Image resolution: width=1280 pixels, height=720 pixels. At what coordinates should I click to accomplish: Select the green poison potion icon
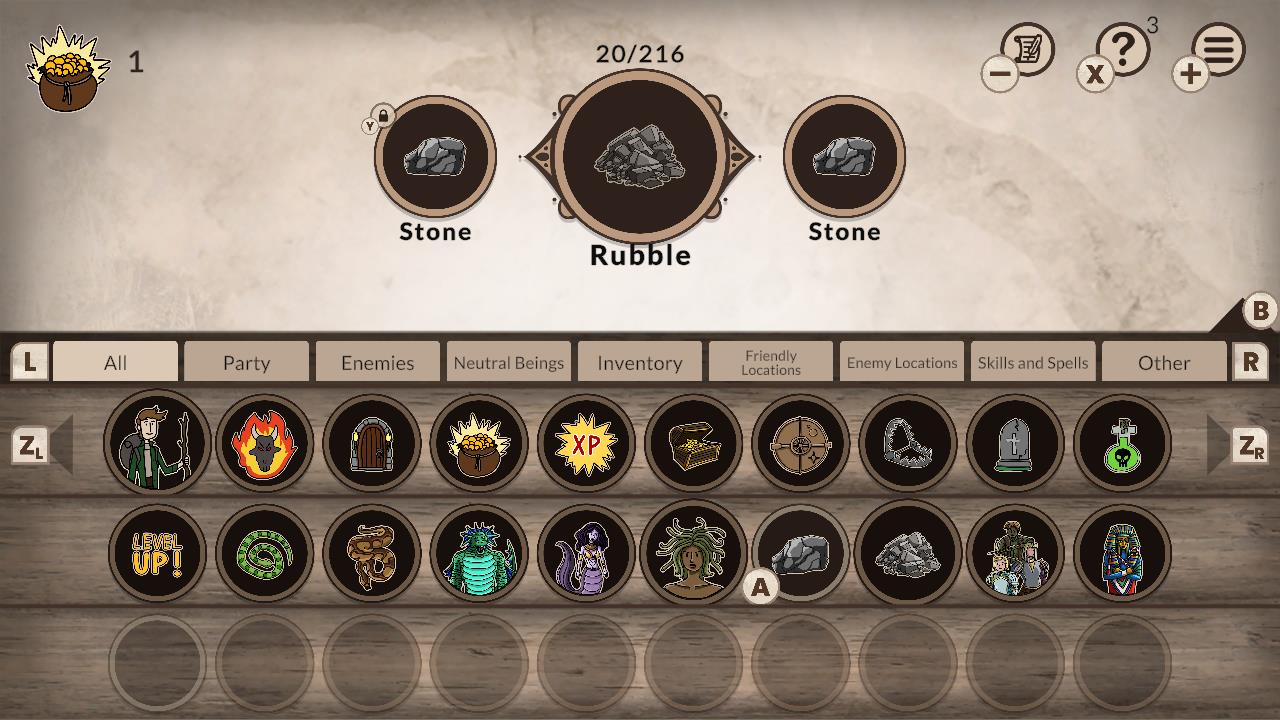point(1123,444)
